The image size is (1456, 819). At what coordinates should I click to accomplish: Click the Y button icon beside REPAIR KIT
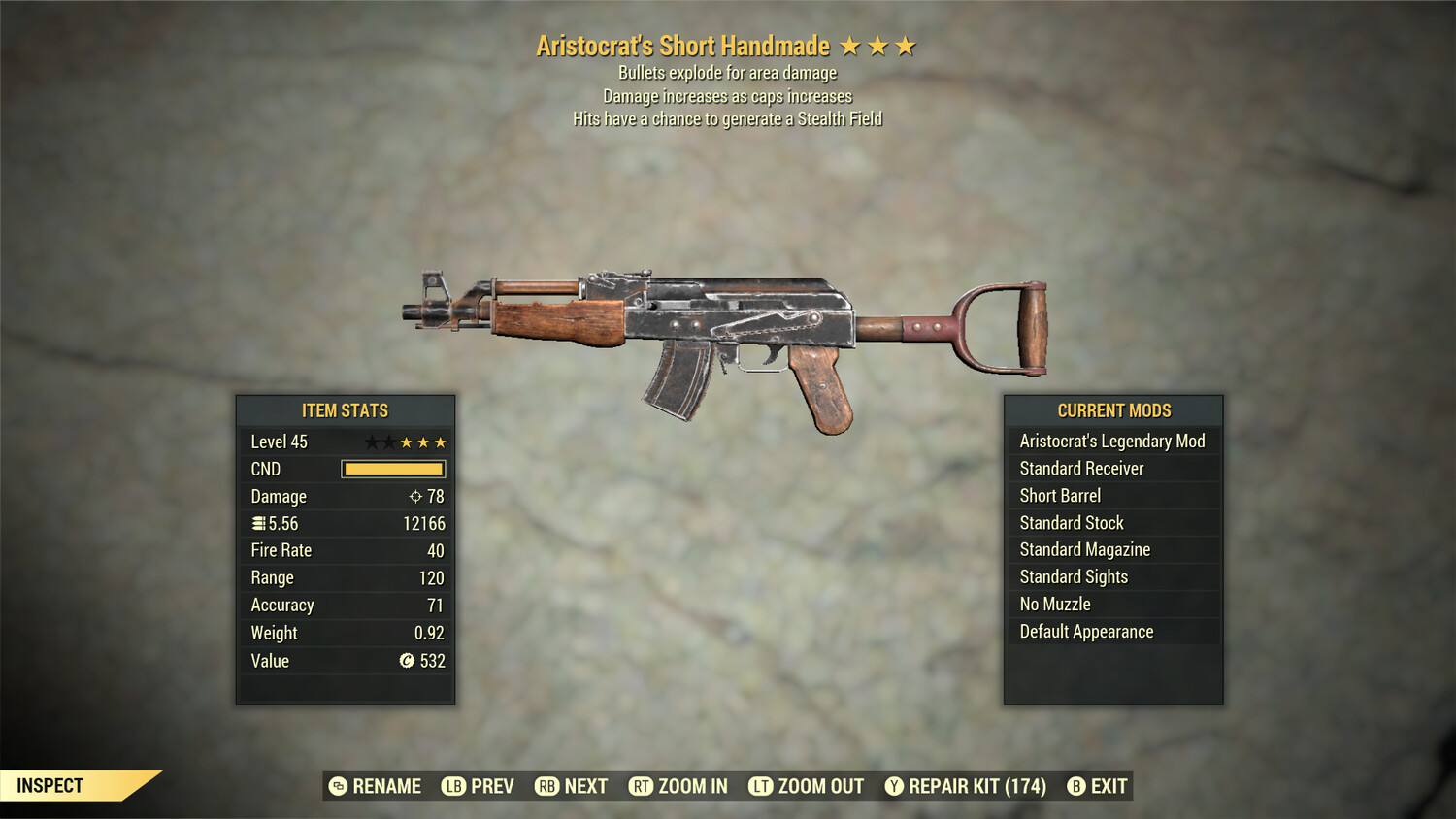coord(894,786)
